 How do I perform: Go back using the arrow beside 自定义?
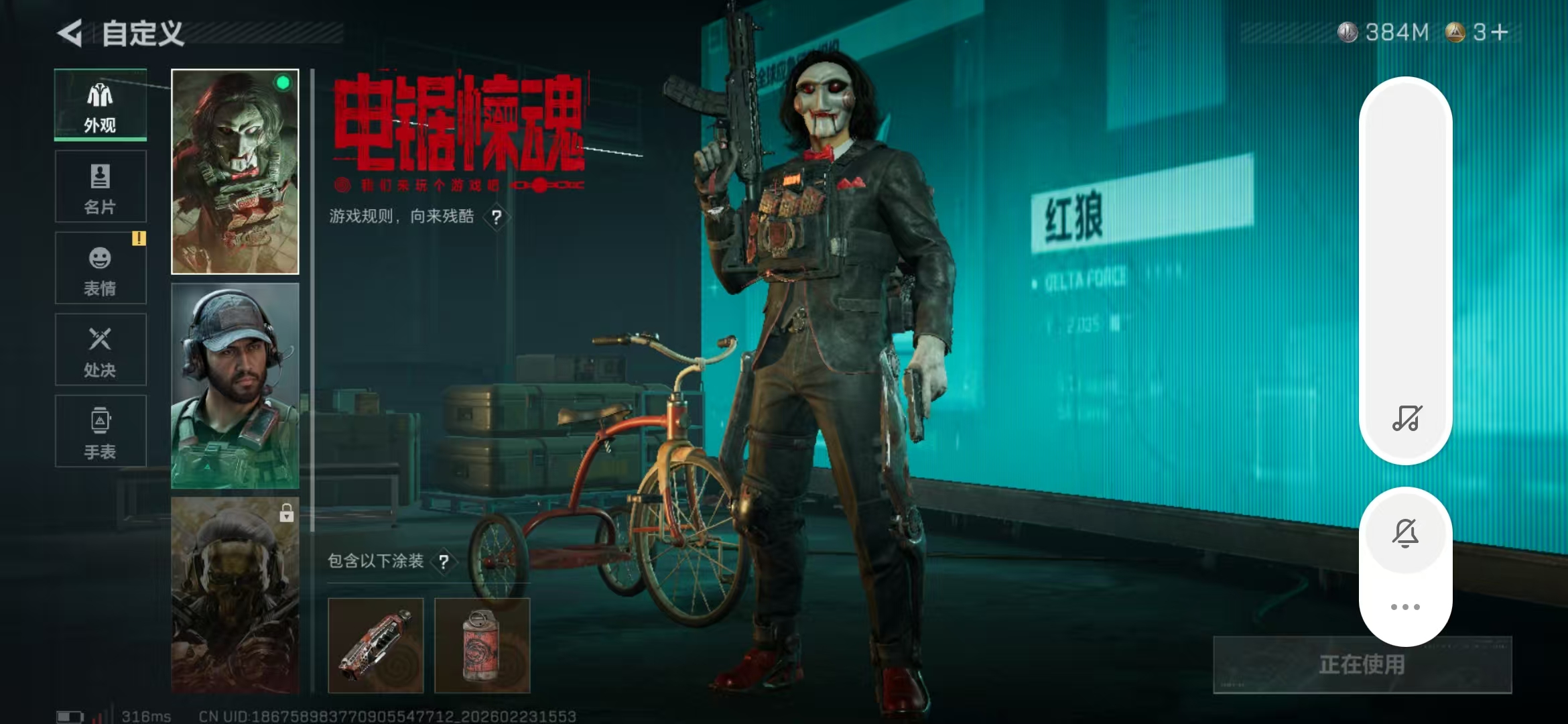[x=71, y=33]
